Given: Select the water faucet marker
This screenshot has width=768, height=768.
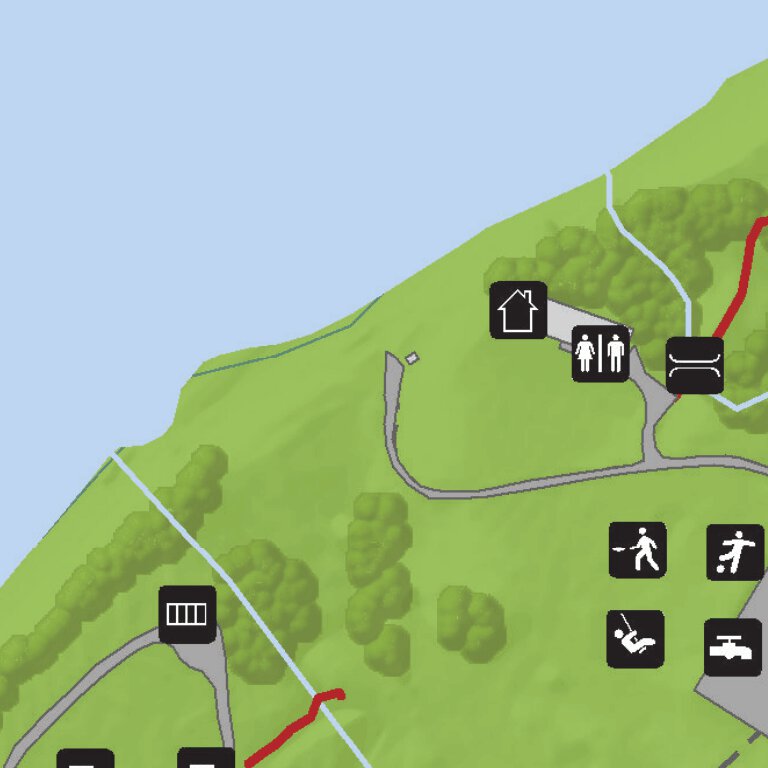Looking at the screenshot, I should coord(733,647).
